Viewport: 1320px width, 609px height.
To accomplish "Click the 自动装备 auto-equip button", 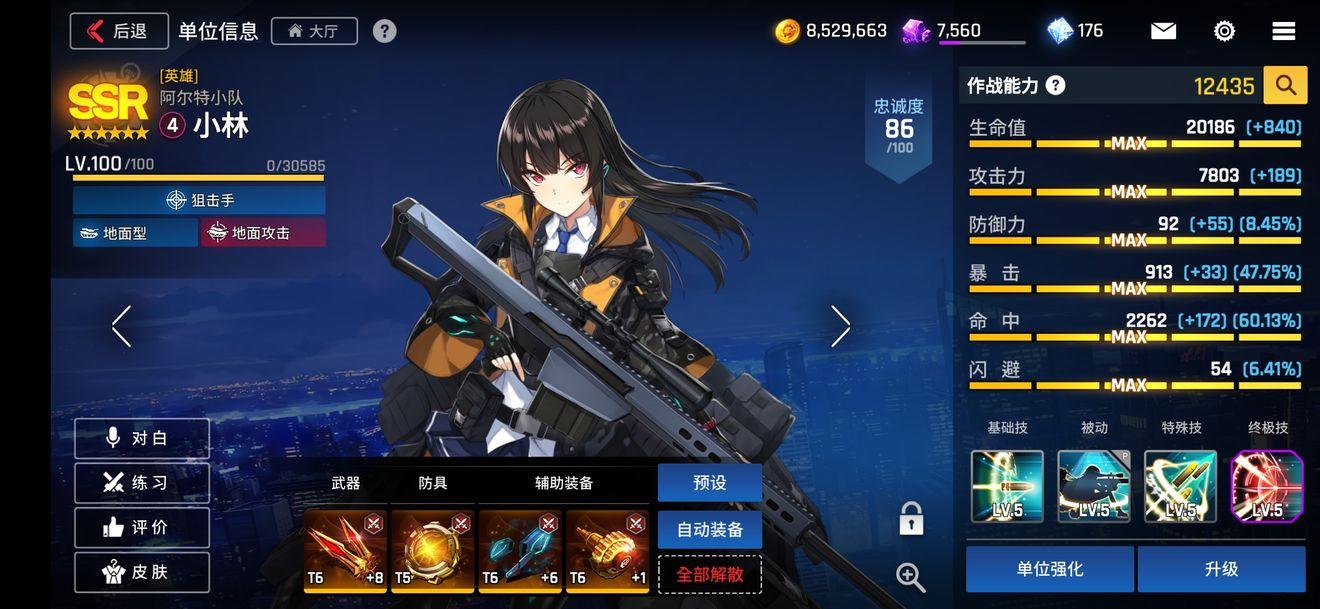I will pyautogui.click(x=710, y=530).
